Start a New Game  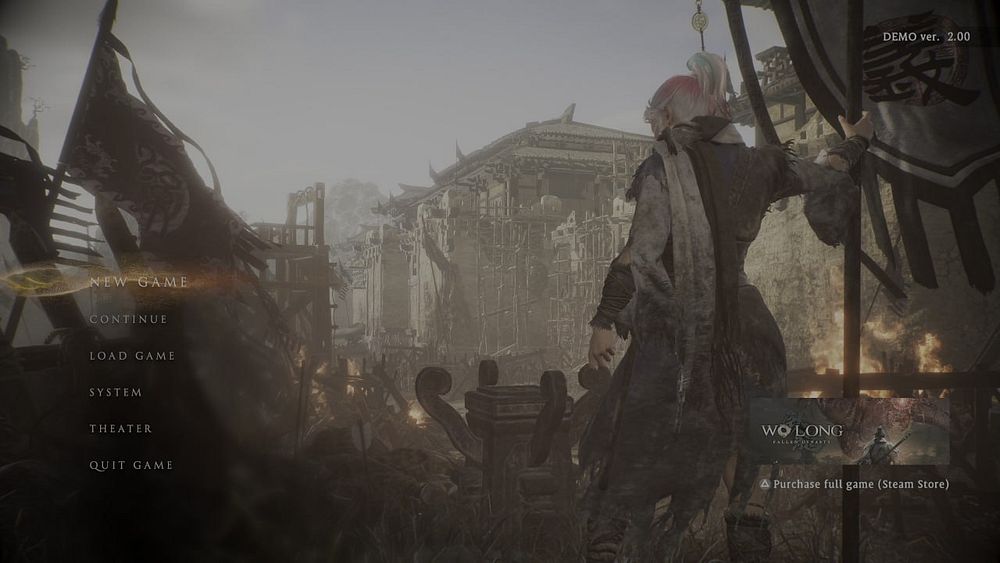tap(138, 282)
